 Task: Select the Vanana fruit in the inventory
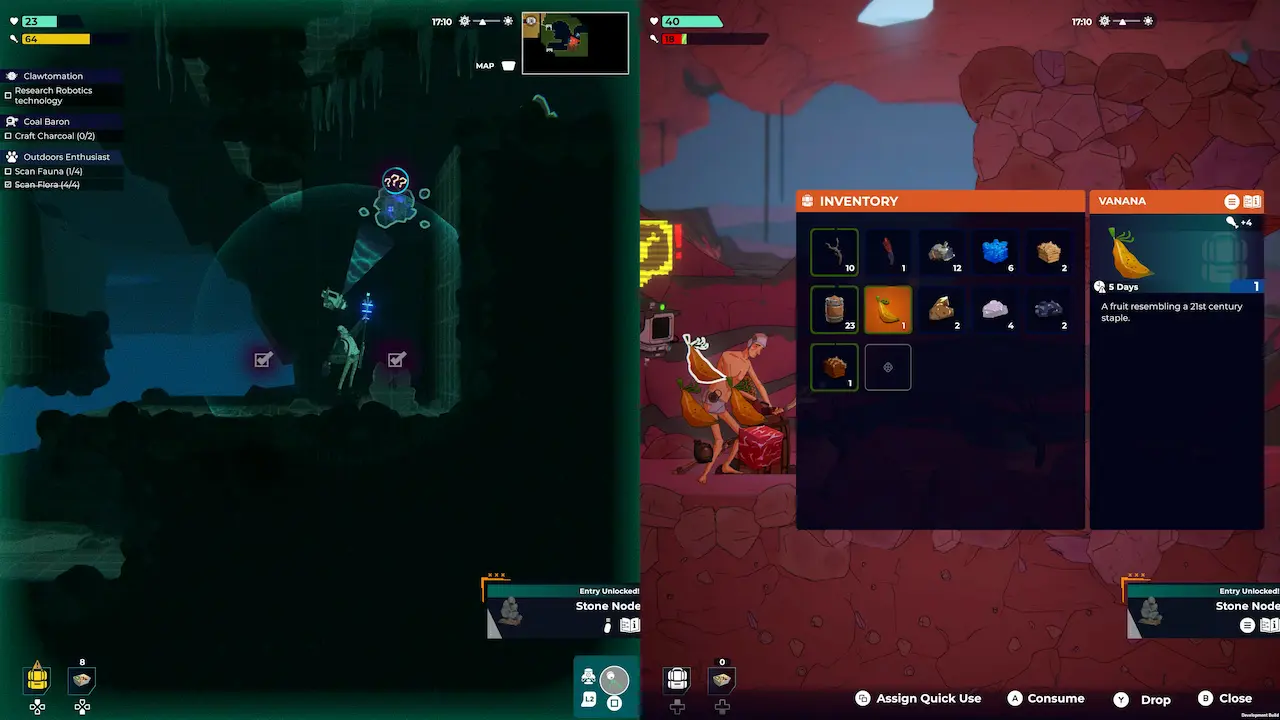[887, 310]
